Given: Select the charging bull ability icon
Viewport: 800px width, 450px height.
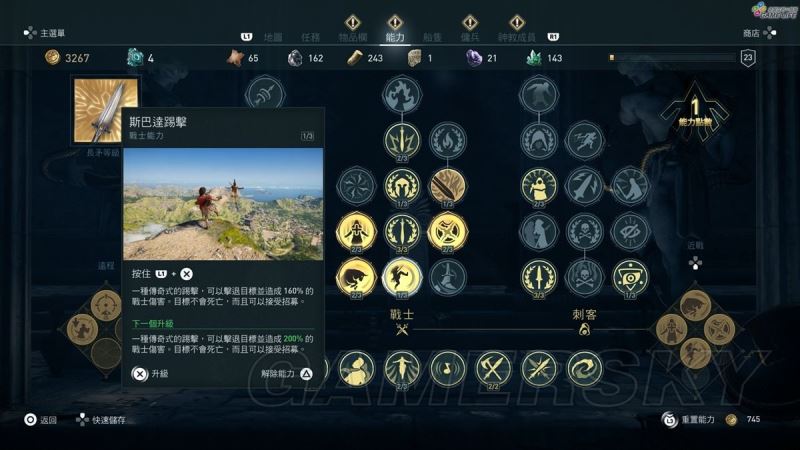Looking at the screenshot, I should (356, 277).
